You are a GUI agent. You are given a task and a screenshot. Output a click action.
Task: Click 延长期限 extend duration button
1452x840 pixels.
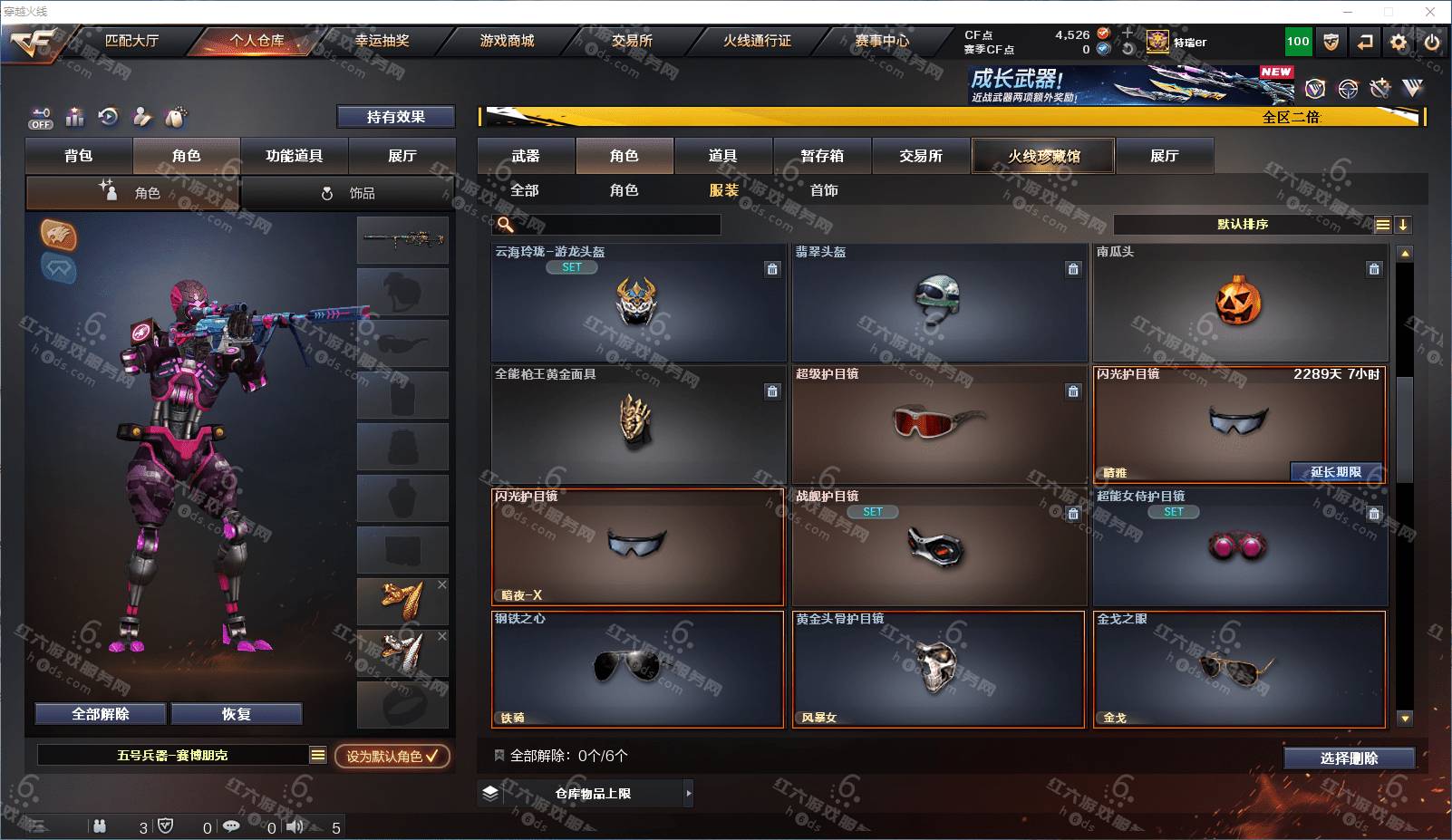[1336, 472]
